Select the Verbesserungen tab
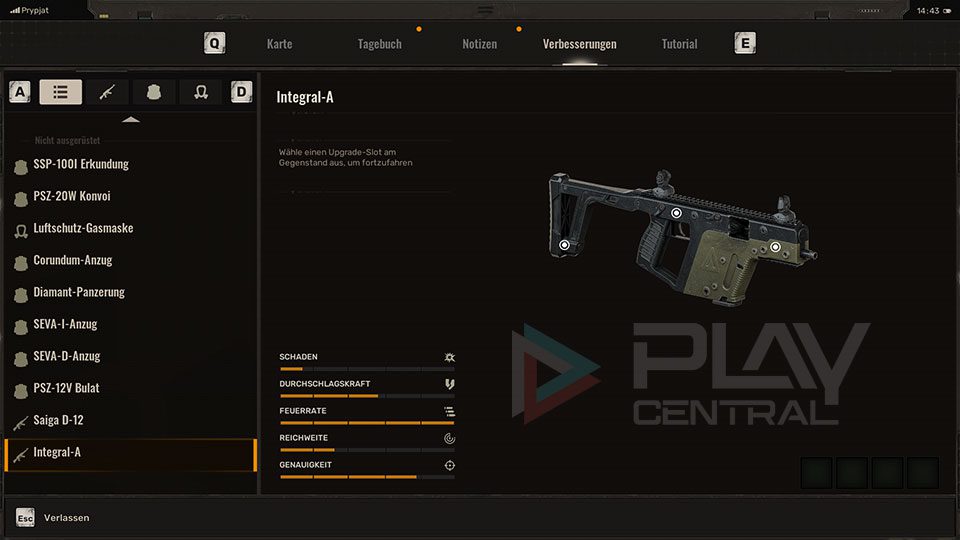960x540 pixels. (x=579, y=44)
